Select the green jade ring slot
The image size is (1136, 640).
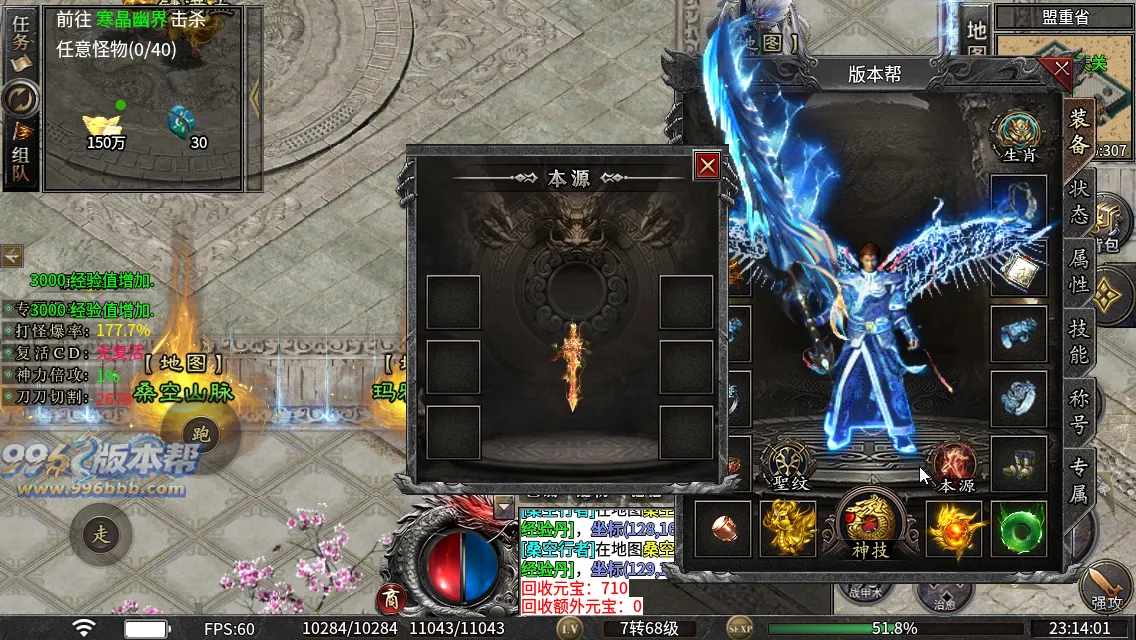tap(1019, 528)
